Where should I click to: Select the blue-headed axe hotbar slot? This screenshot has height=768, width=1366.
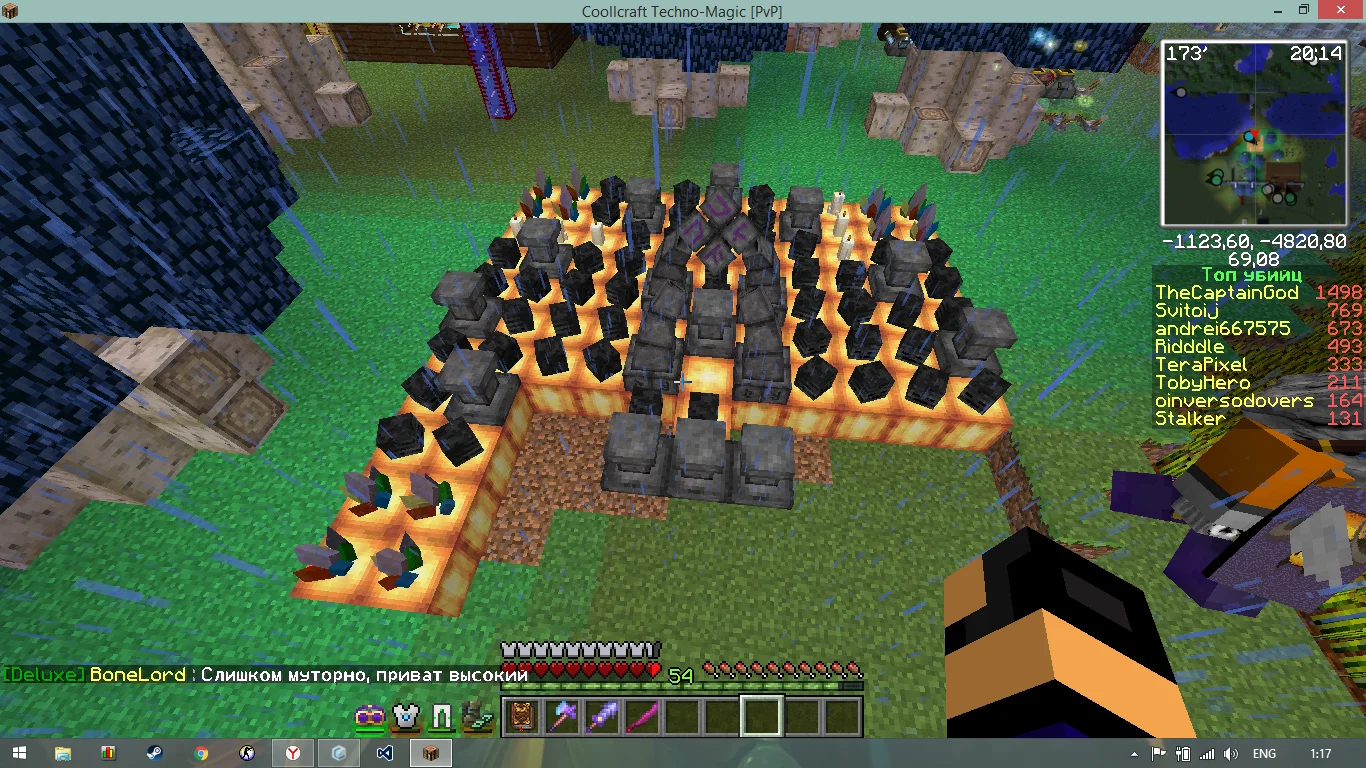click(562, 716)
